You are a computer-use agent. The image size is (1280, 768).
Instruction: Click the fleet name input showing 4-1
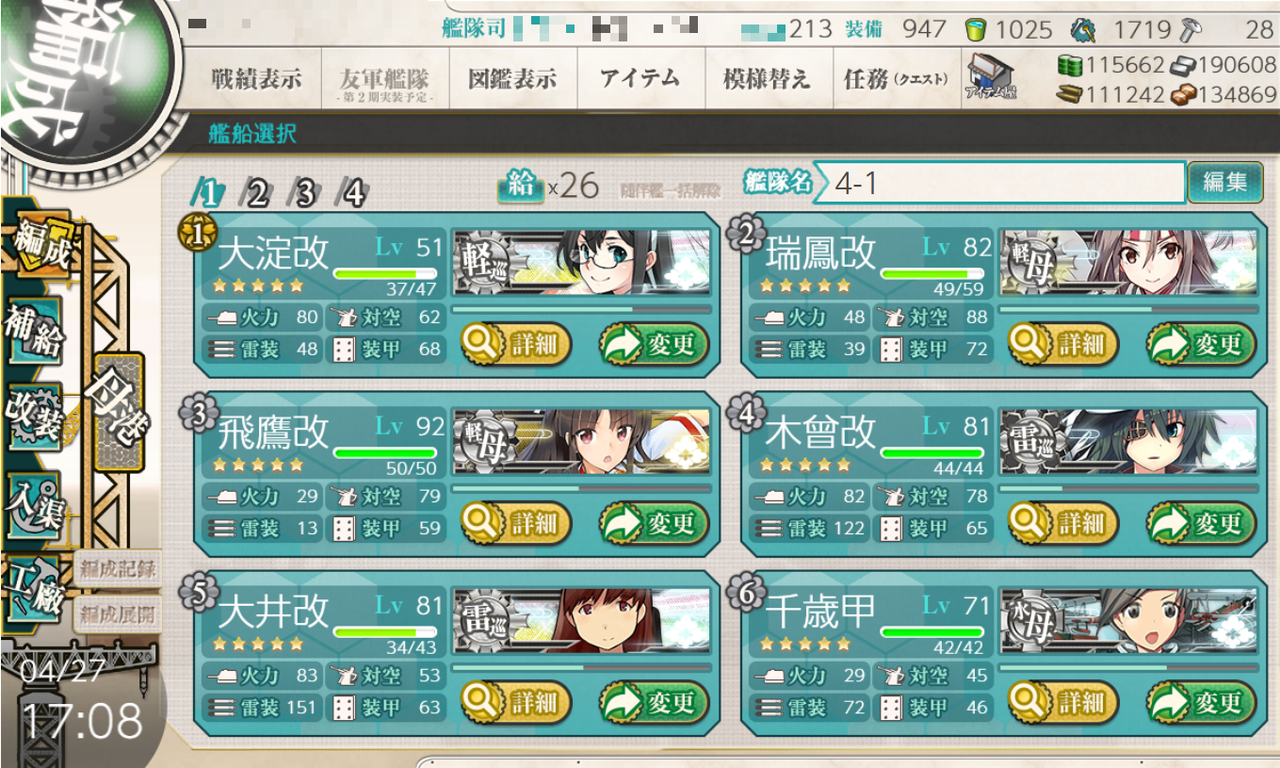tap(1000, 185)
